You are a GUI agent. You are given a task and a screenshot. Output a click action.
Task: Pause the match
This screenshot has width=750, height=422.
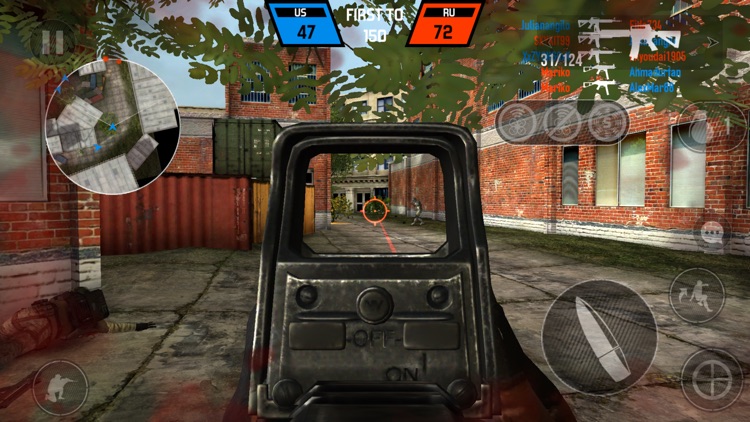pyautogui.click(x=51, y=43)
